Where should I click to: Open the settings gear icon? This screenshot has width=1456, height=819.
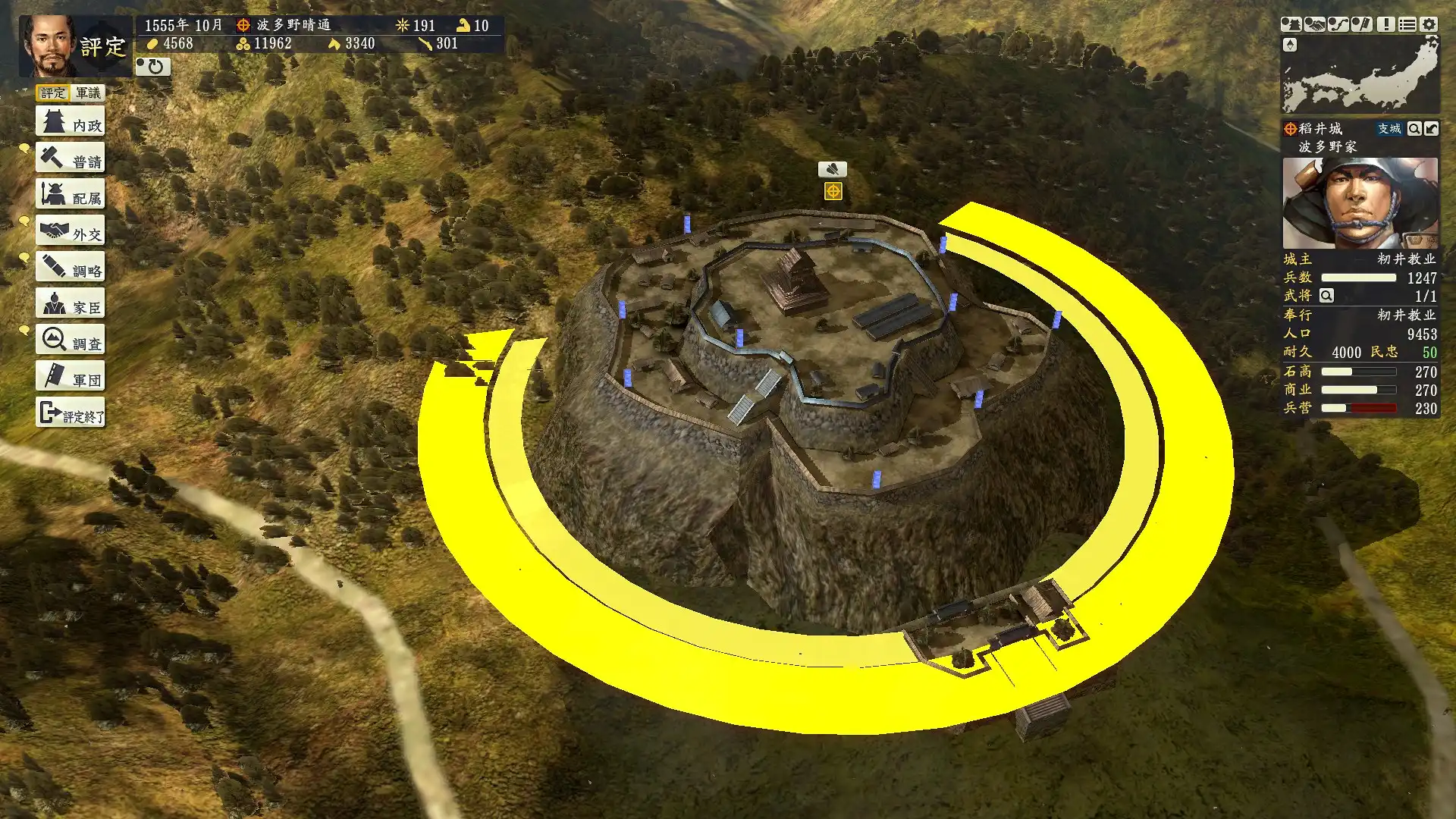tap(1429, 24)
